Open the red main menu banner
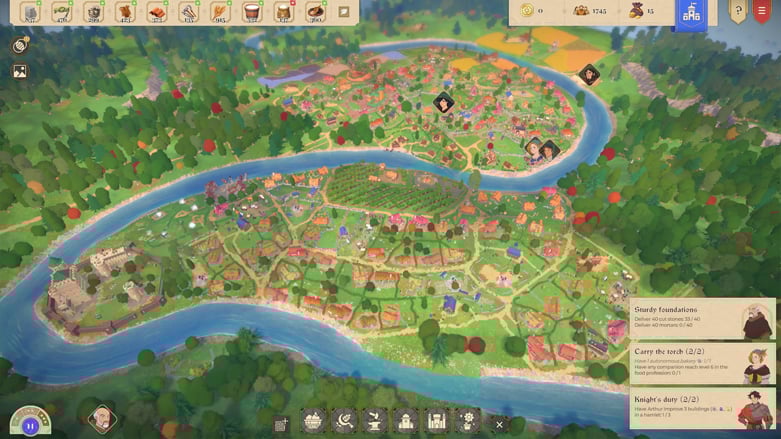Viewport: 781px width, 439px height. coord(764,12)
